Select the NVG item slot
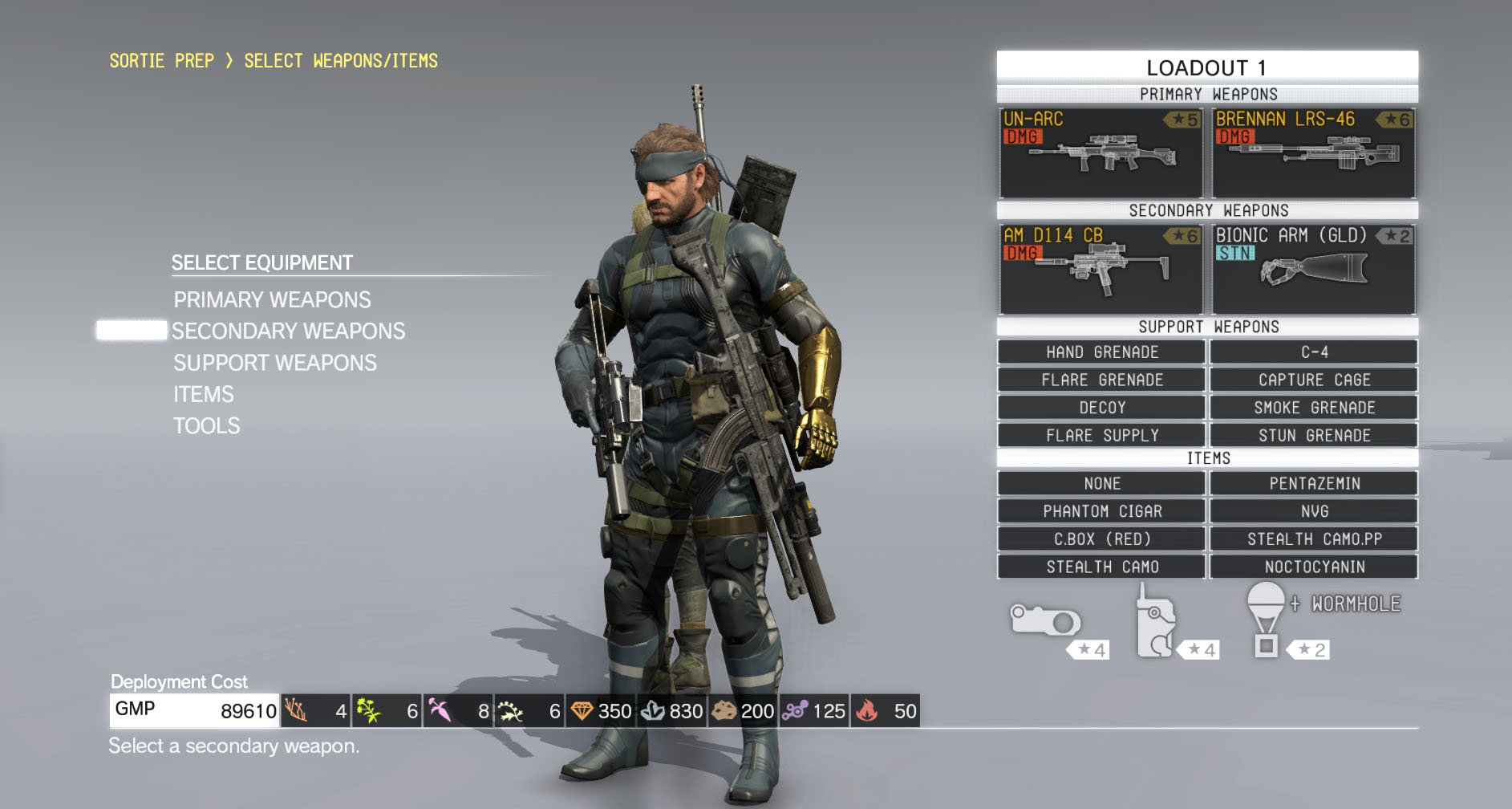Viewport: 1512px width, 809px height. 1314,511
